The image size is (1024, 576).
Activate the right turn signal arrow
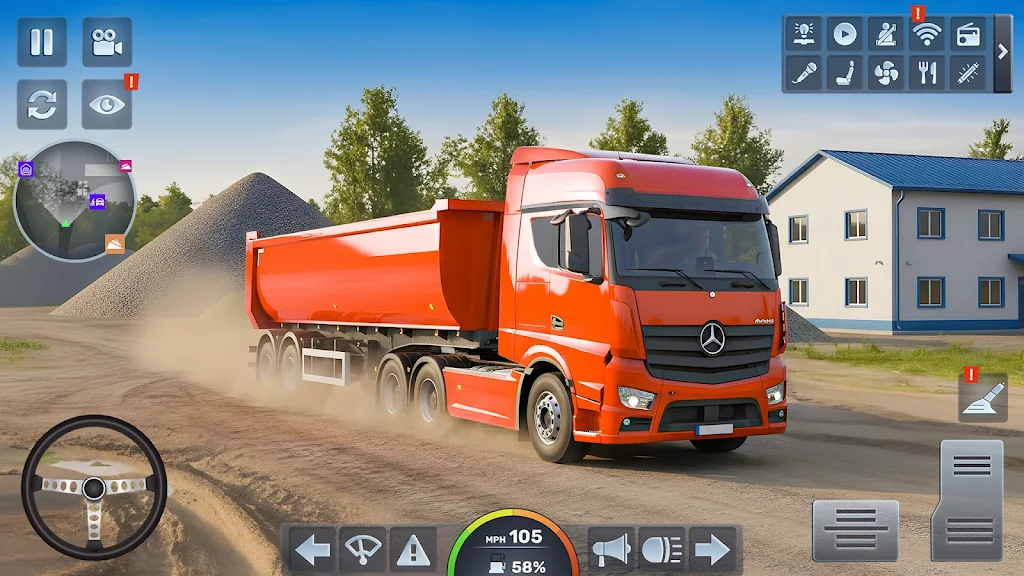[712, 549]
